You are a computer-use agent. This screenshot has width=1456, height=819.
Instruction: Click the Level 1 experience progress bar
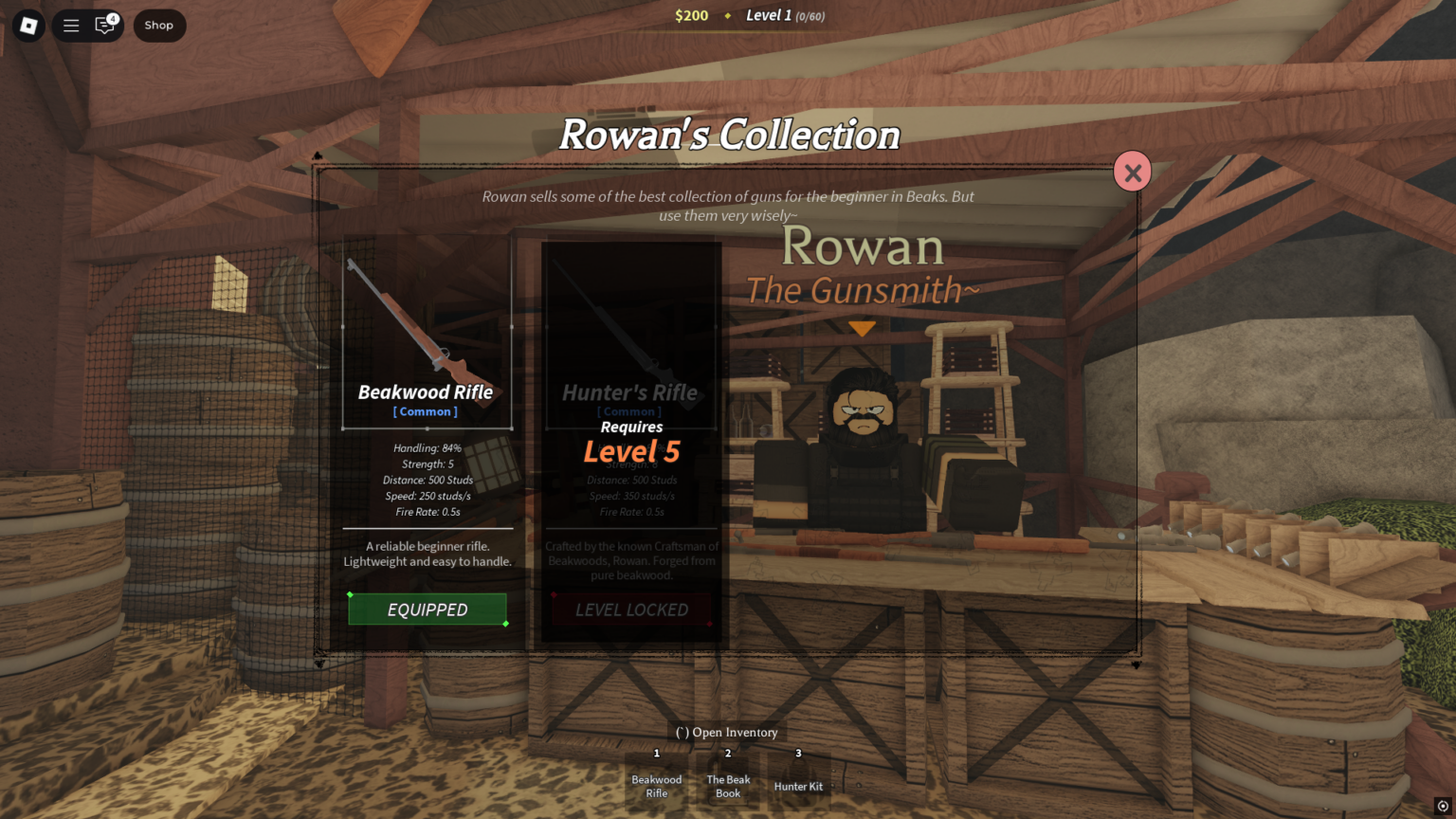click(x=785, y=15)
